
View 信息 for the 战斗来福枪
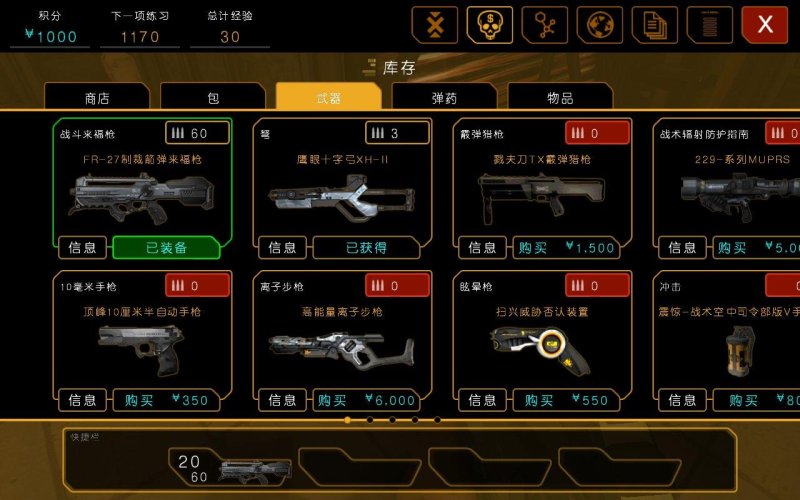83,248
